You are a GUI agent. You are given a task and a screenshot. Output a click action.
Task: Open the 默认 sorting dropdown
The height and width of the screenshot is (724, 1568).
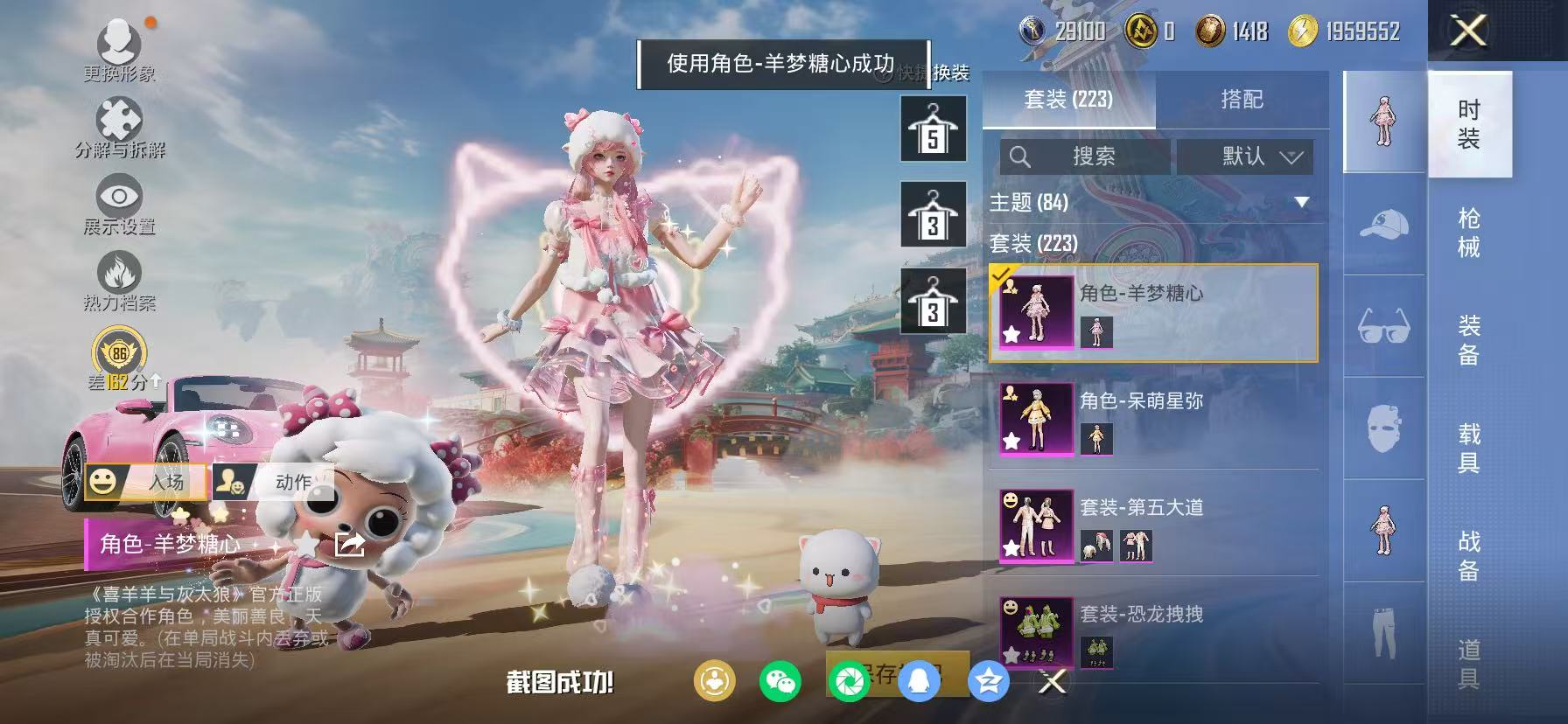coord(1243,156)
